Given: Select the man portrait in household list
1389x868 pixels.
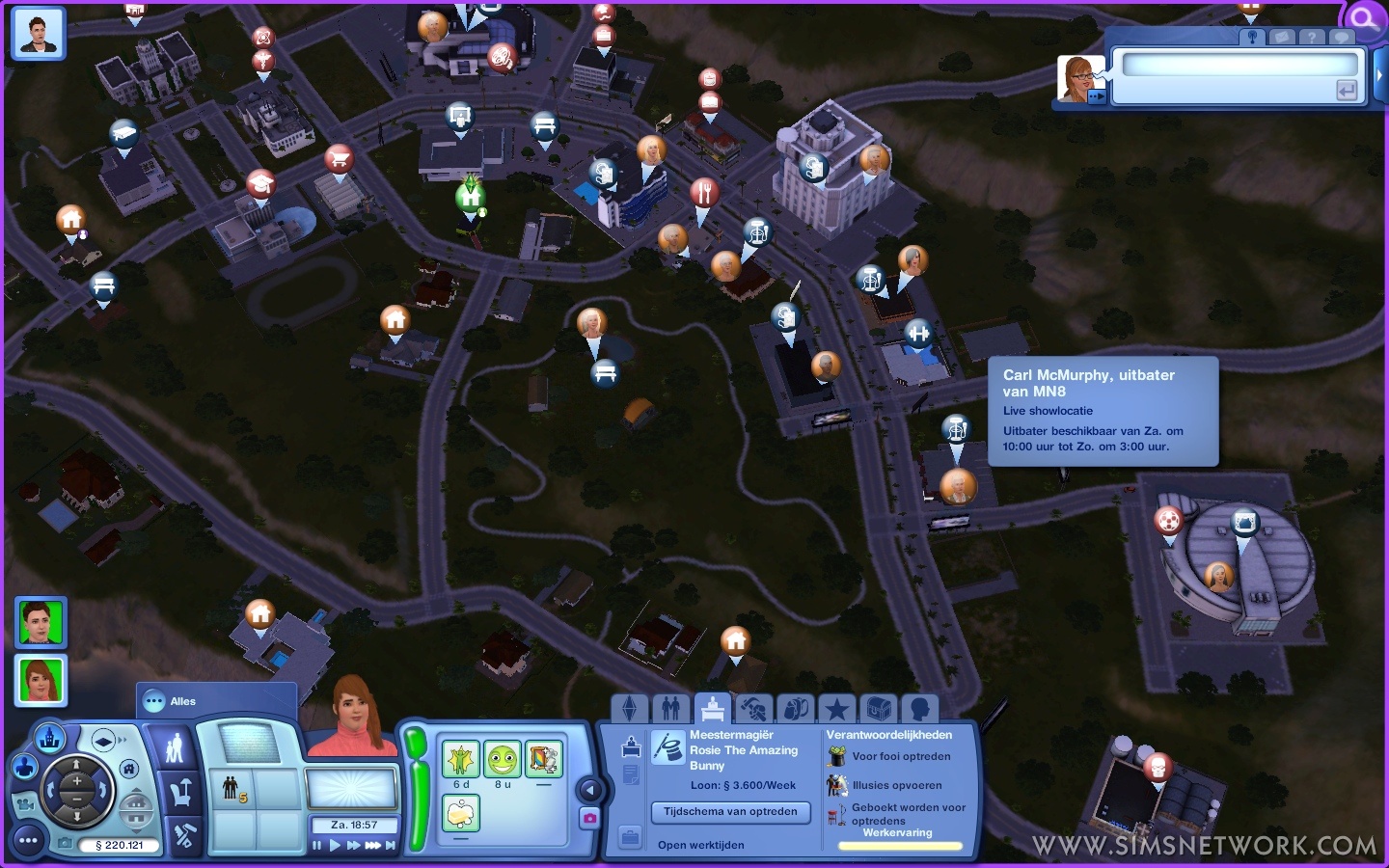Looking at the screenshot, I should [x=40, y=622].
